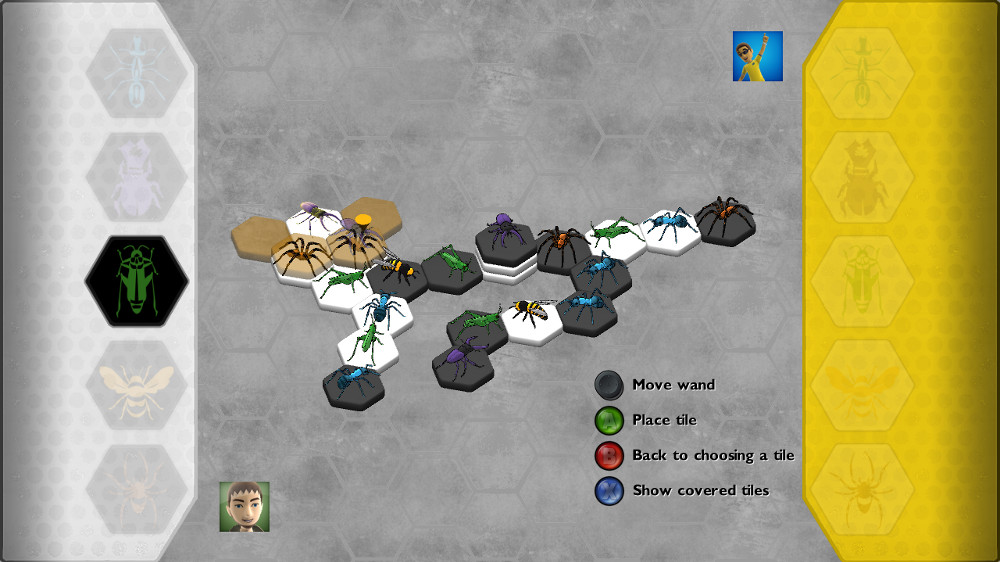Screen dimensions: 1000x562
Task: Pick the beetle tile in the yellow panel
Action: point(862,177)
